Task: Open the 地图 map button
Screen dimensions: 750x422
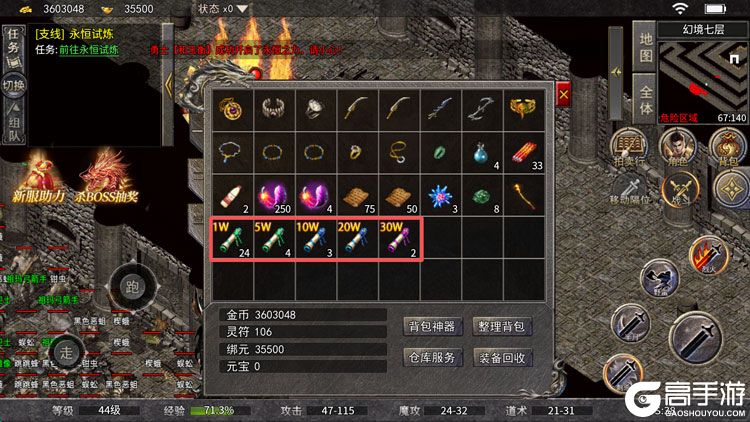Action: pyautogui.click(x=646, y=48)
